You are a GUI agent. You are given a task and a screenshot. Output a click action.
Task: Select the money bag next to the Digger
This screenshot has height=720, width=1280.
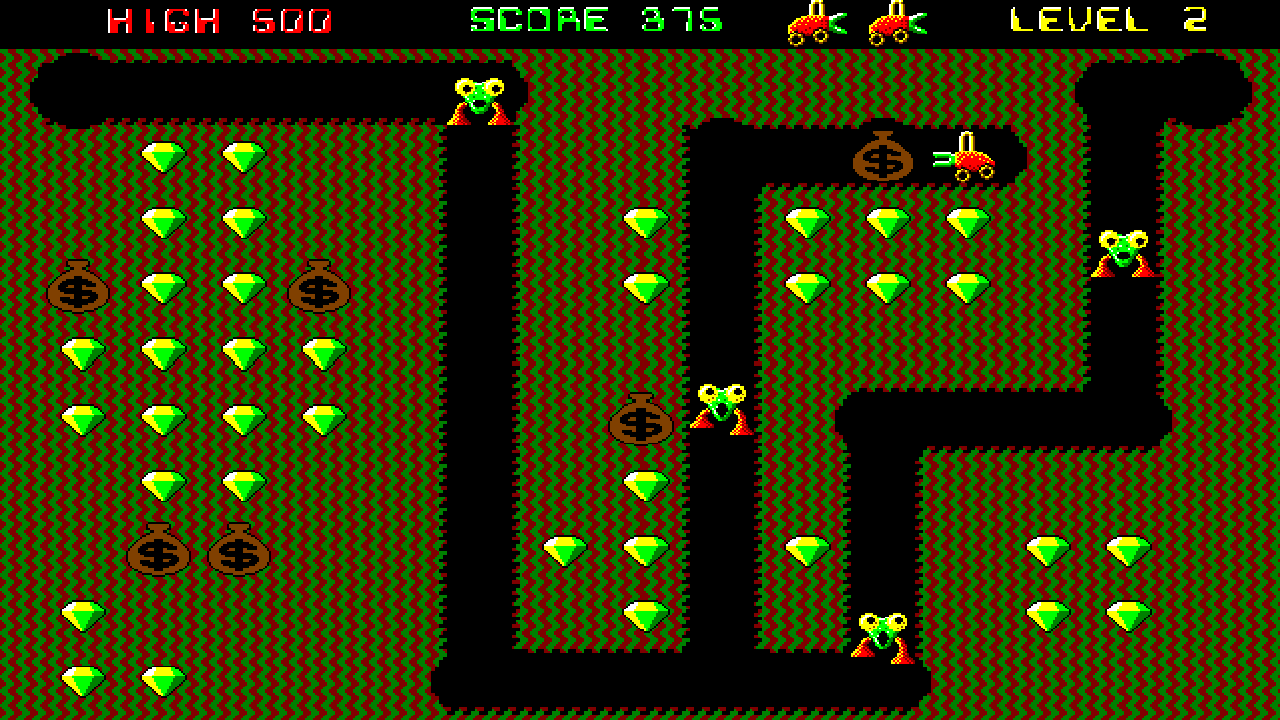tap(885, 155)
